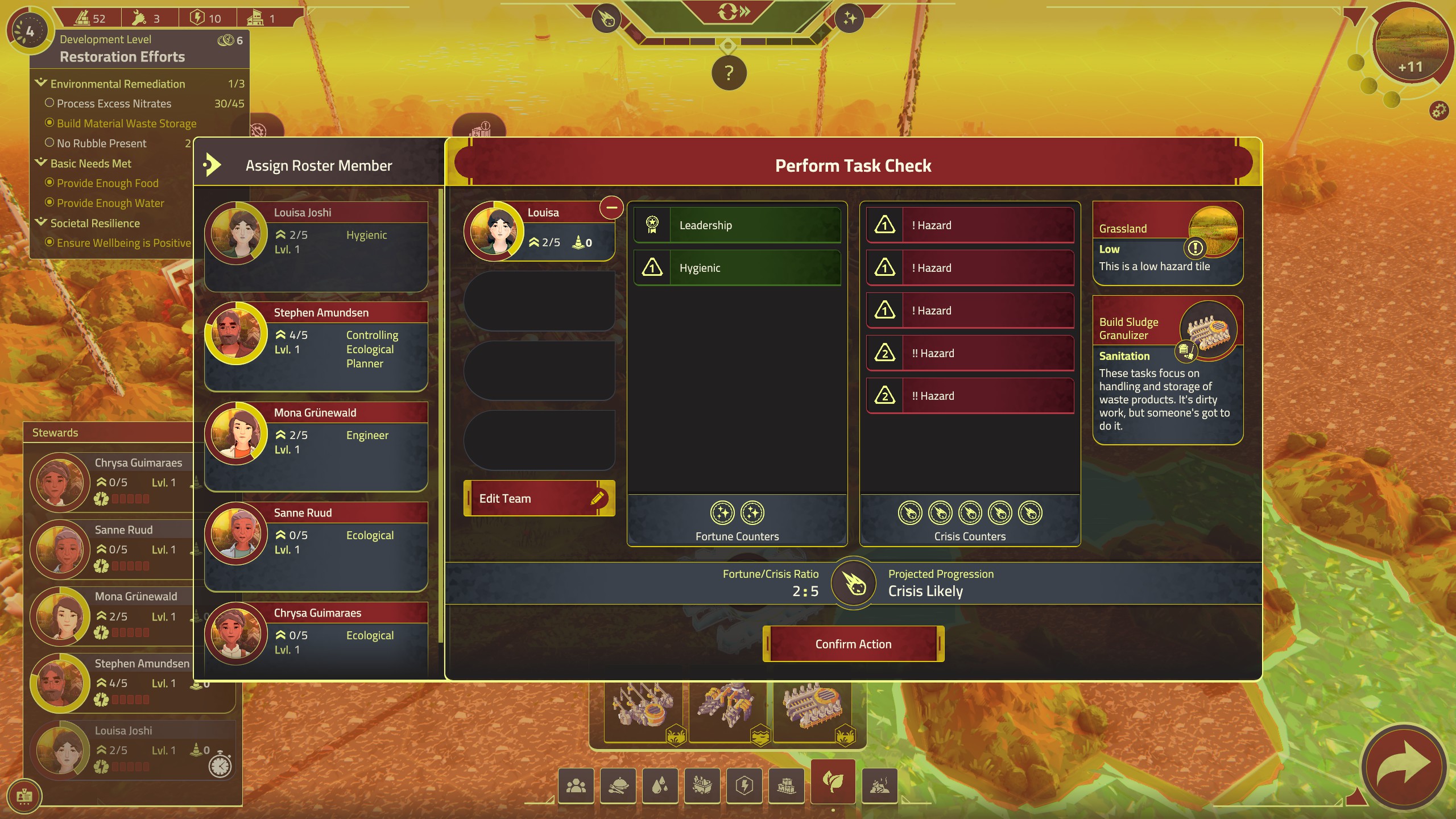Open the energy overlay via the lightning icon
Viewport: 1456px width, 819px height.
pyautogui.click(x=746, y=785)
